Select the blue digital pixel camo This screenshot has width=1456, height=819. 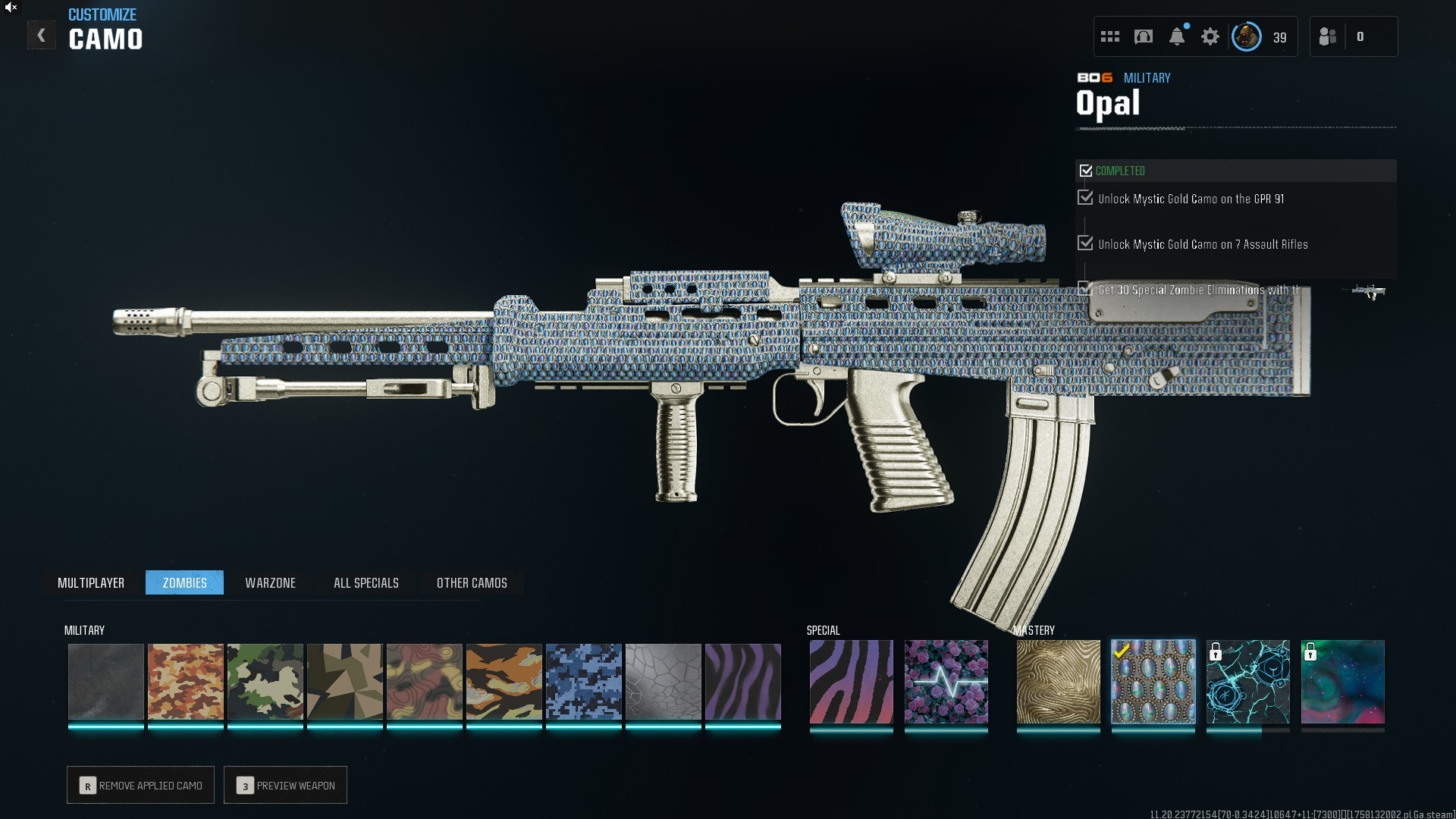pyautogui.click(x=584, y=682)
